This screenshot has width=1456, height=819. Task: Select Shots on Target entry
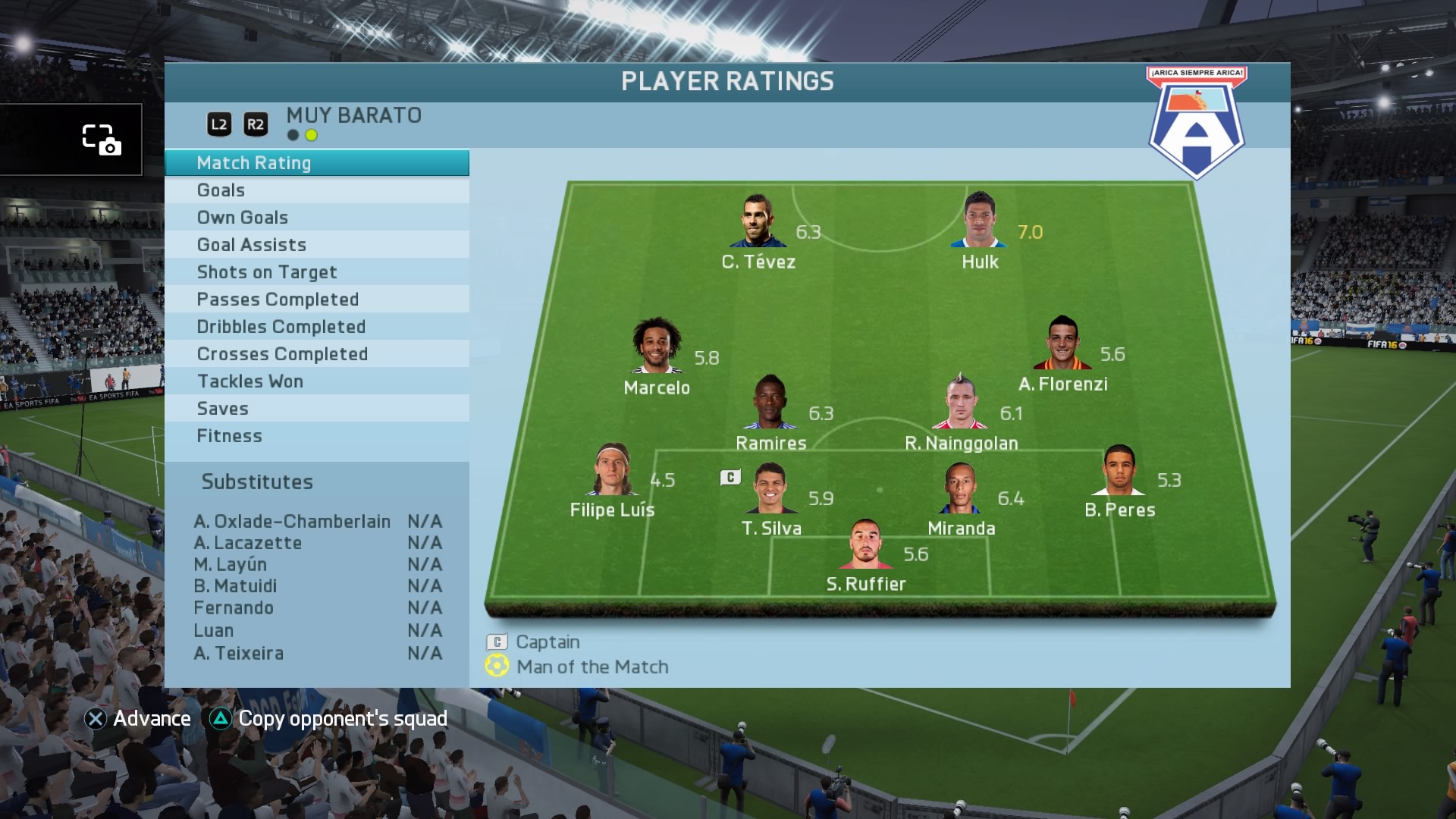click(x=316, y=272)
